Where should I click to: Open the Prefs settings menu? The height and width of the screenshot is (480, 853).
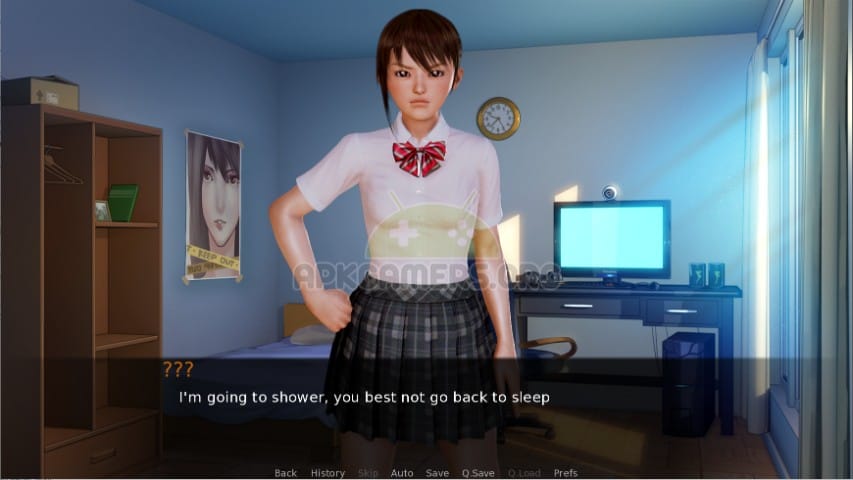(566, 473)
